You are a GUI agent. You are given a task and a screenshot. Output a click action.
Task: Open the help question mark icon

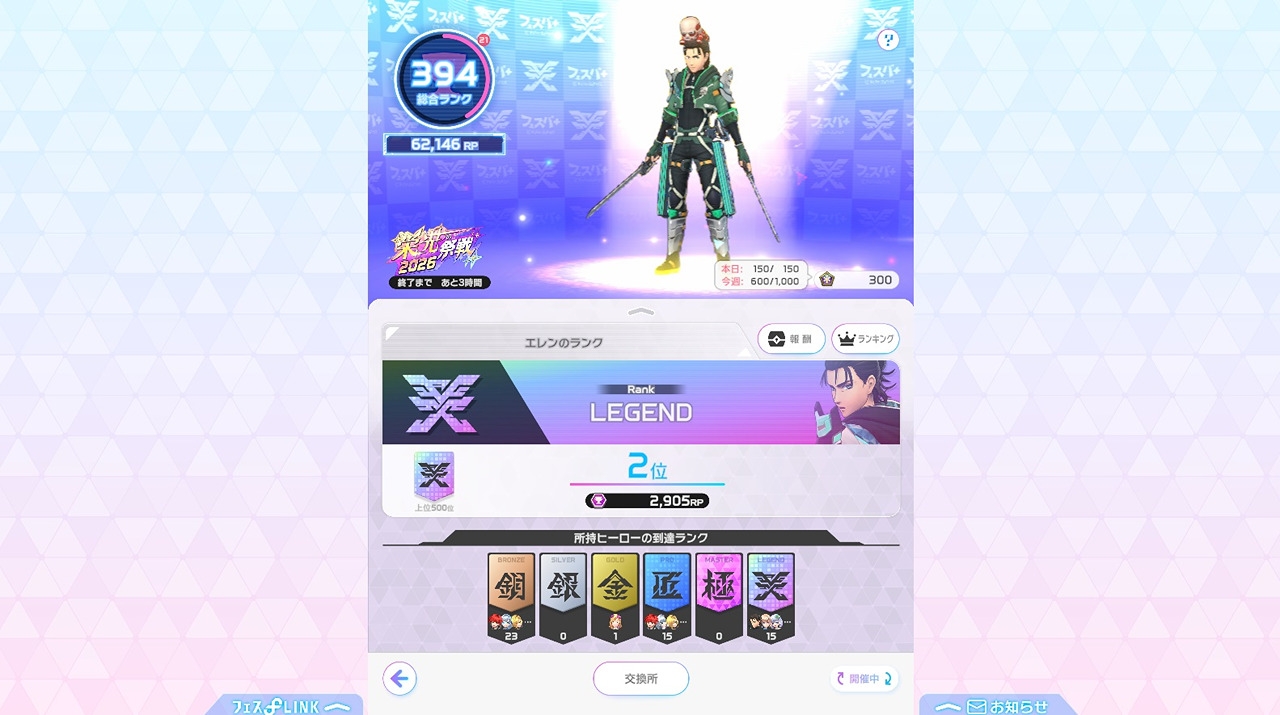coord(887,40)
